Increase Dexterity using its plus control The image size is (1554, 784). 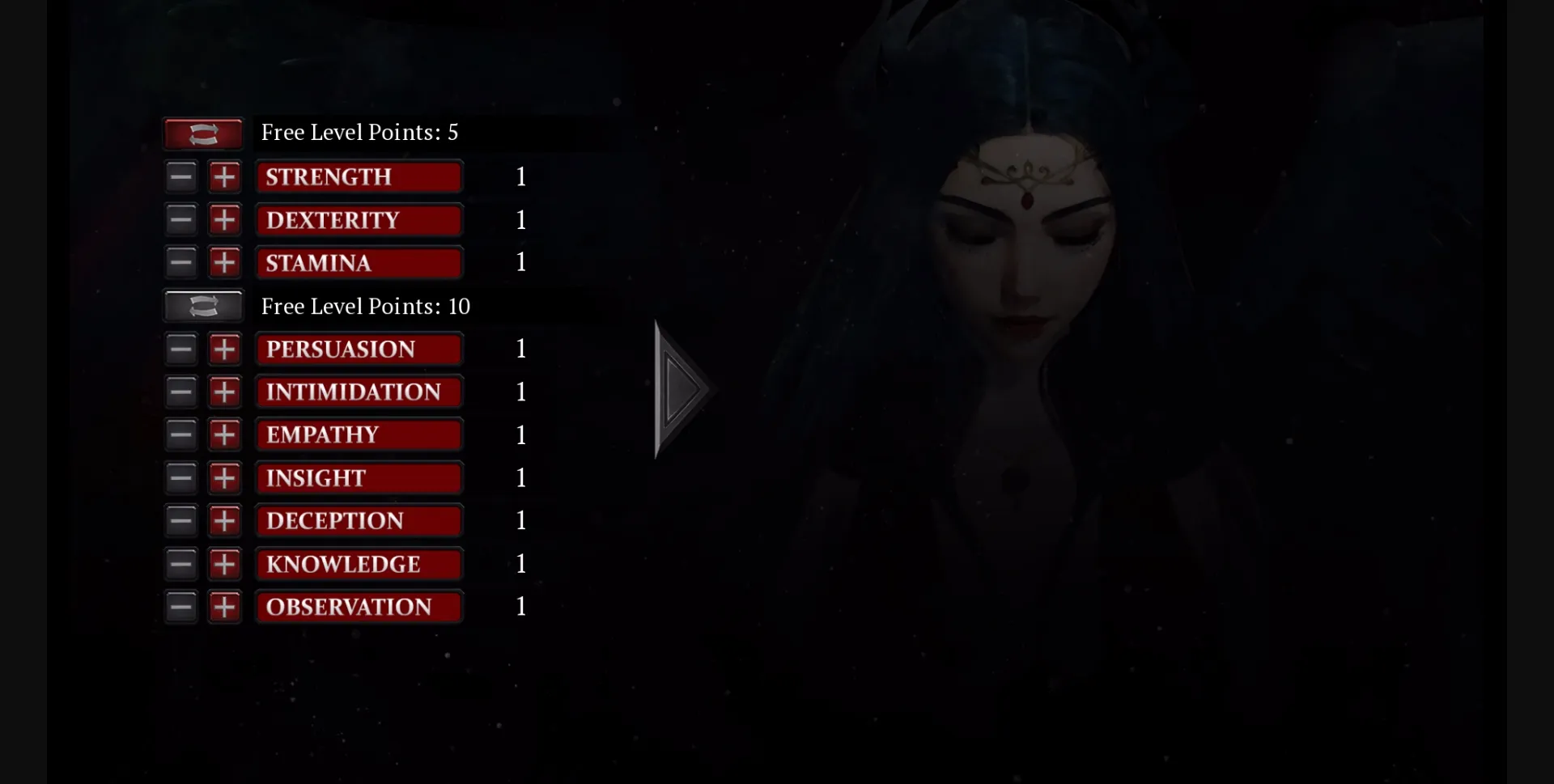225,219
